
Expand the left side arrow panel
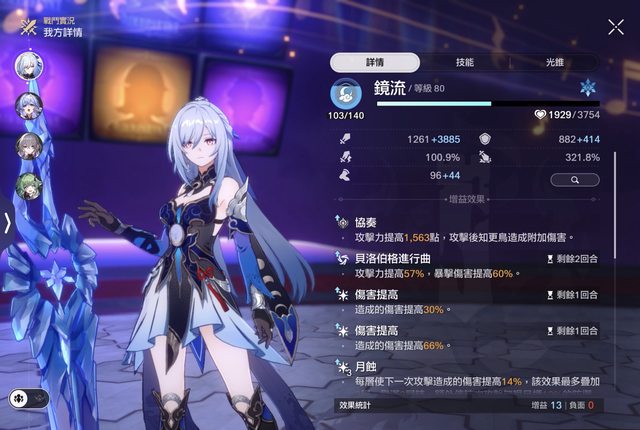[7, 222]
